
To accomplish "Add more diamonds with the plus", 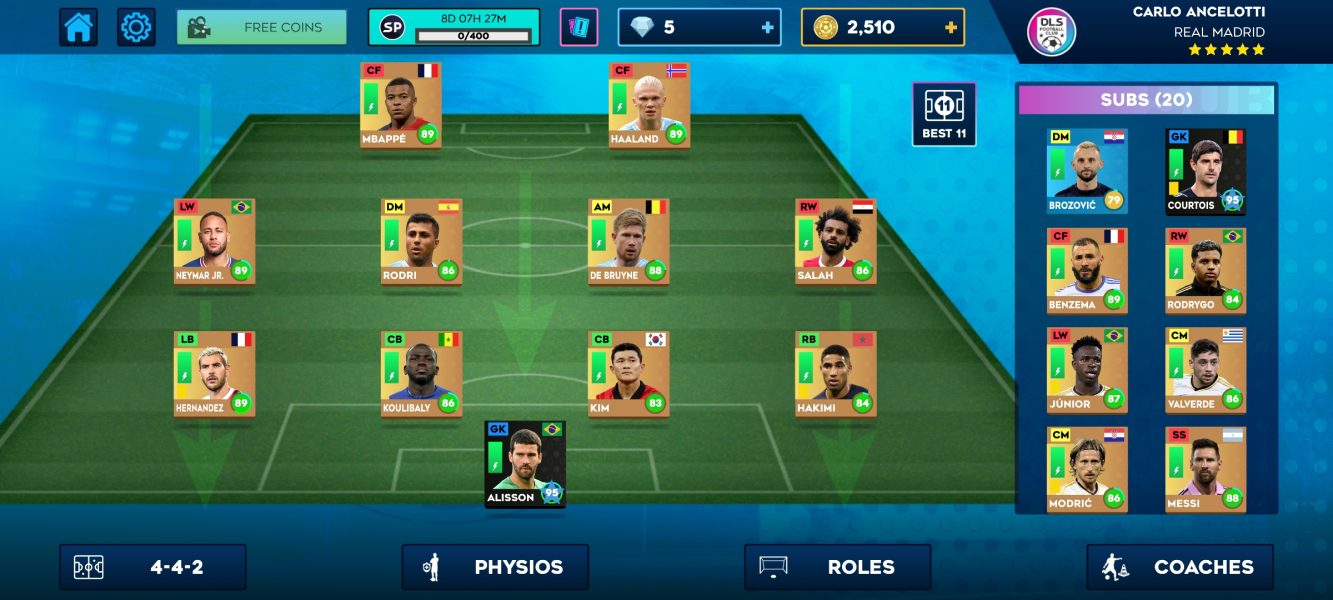I will [768, 27].
